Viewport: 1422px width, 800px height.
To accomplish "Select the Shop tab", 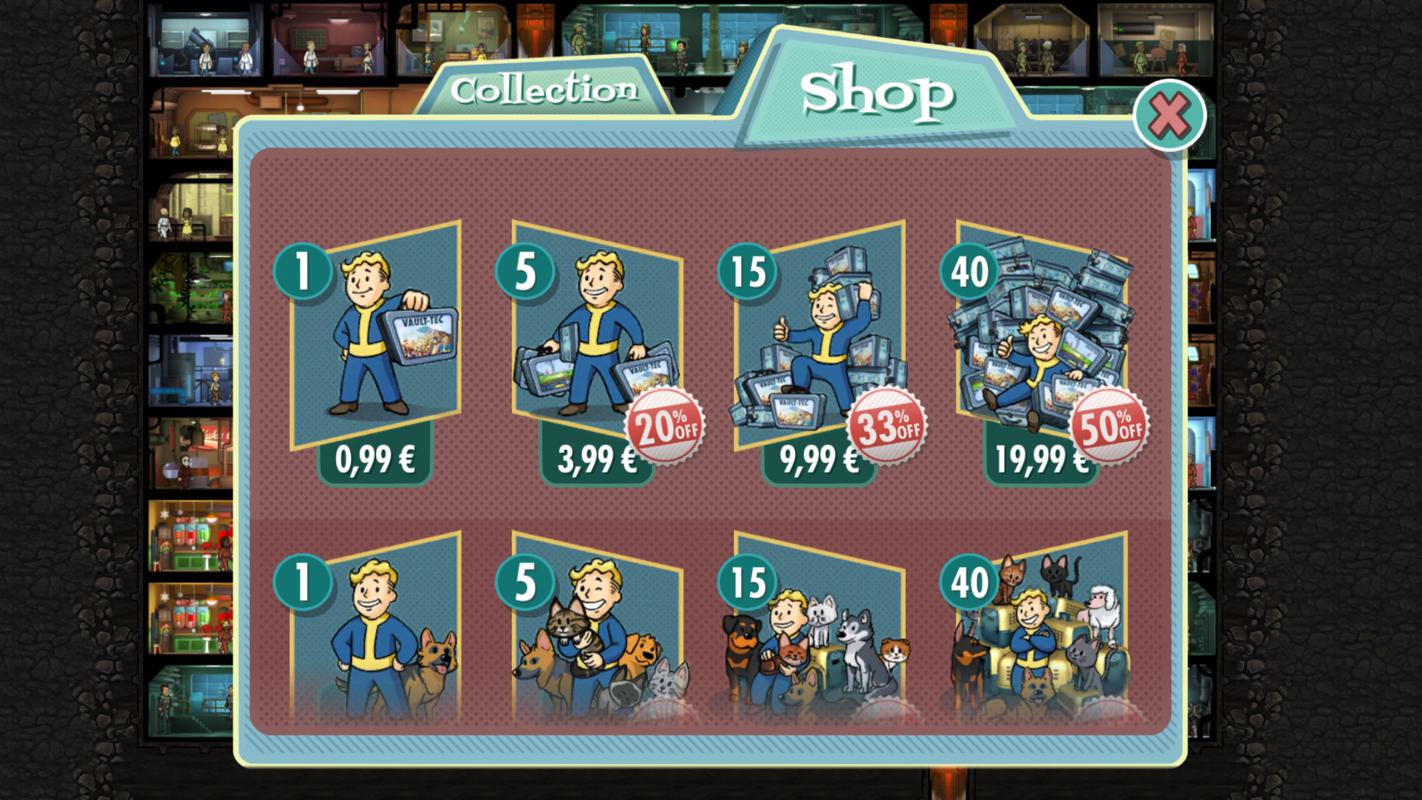I will [877, 93].
